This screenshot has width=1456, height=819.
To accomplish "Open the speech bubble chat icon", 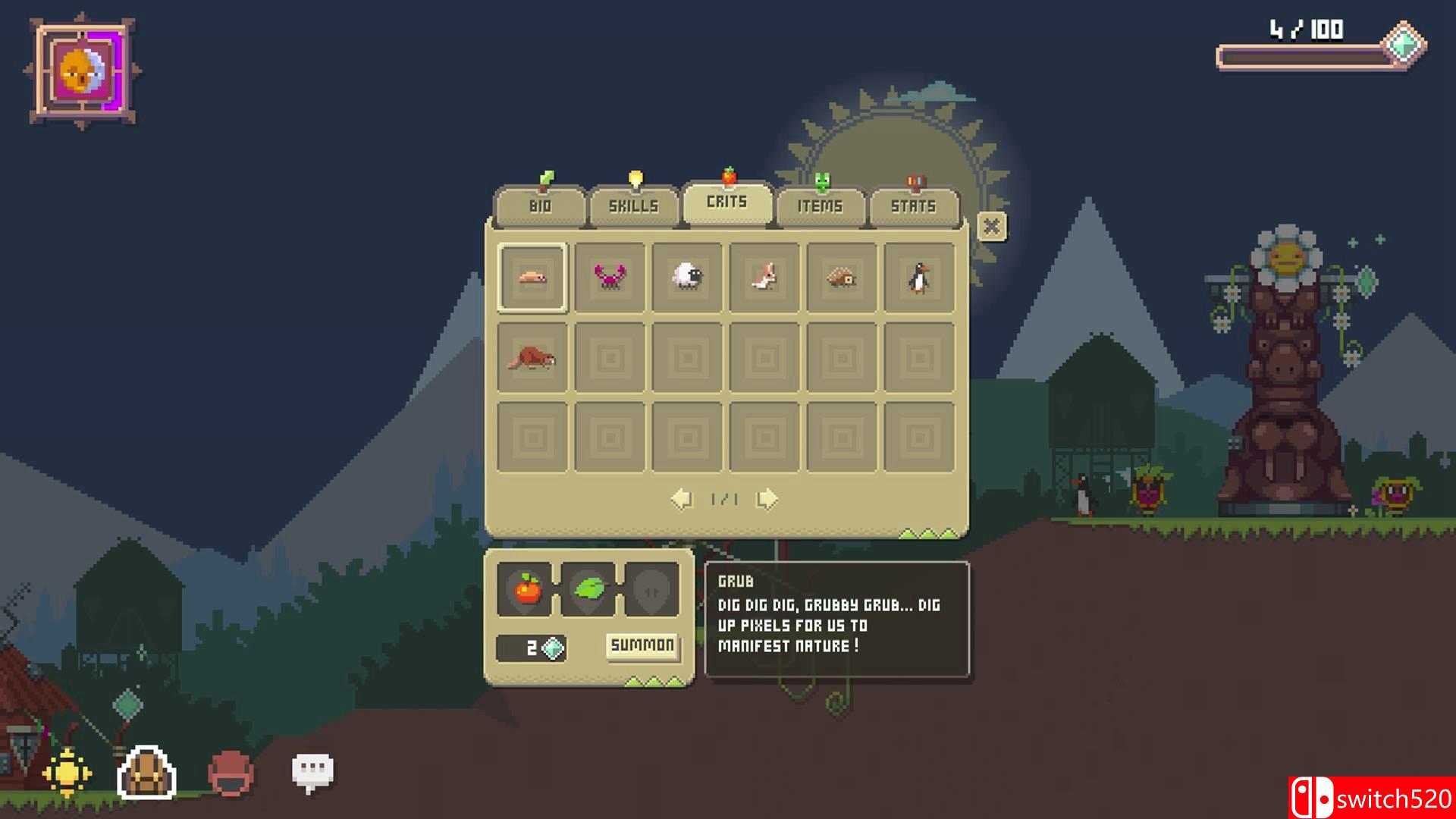I will (312, 772).
